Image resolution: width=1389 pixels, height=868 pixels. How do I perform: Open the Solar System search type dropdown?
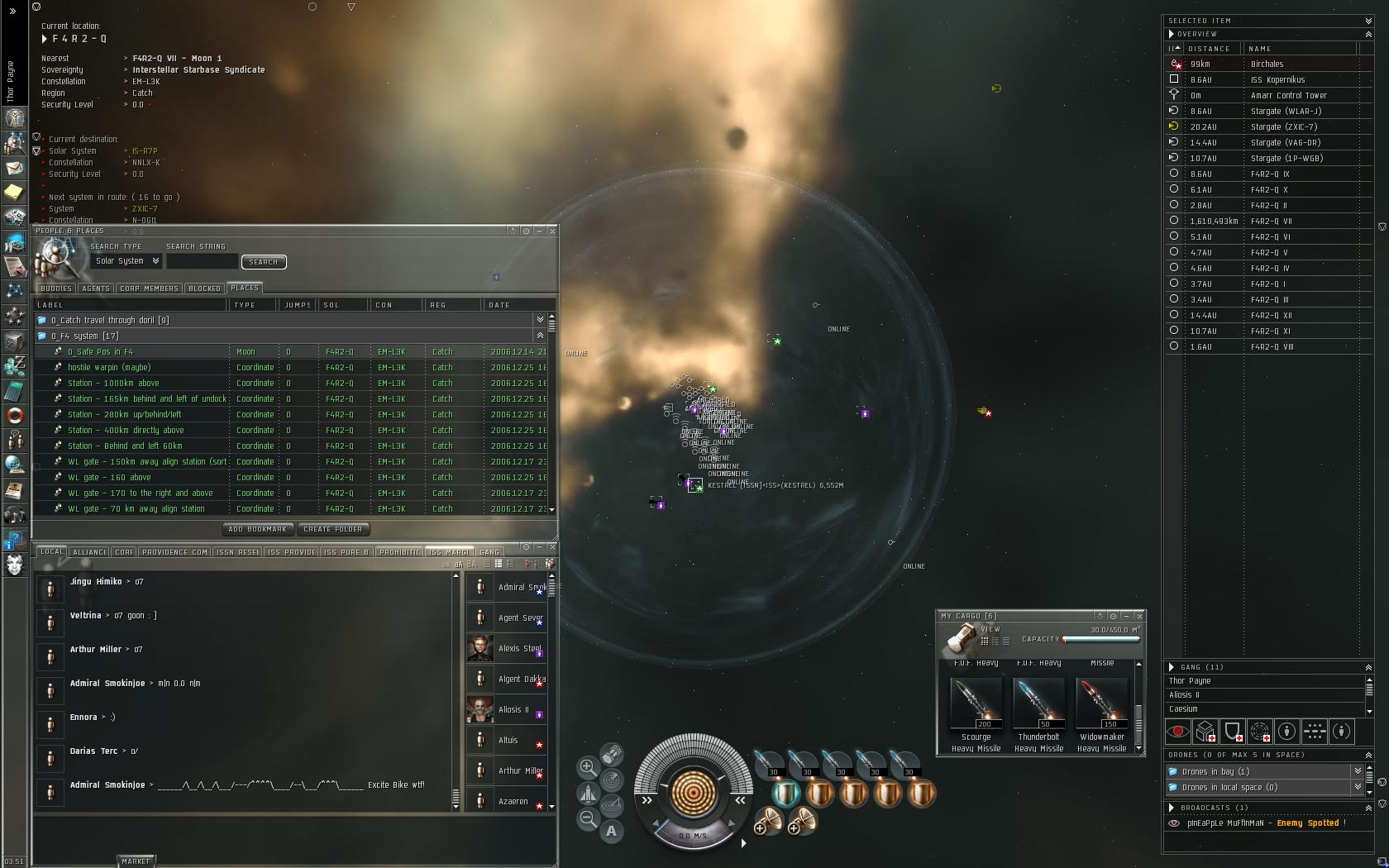coord(127,261)
